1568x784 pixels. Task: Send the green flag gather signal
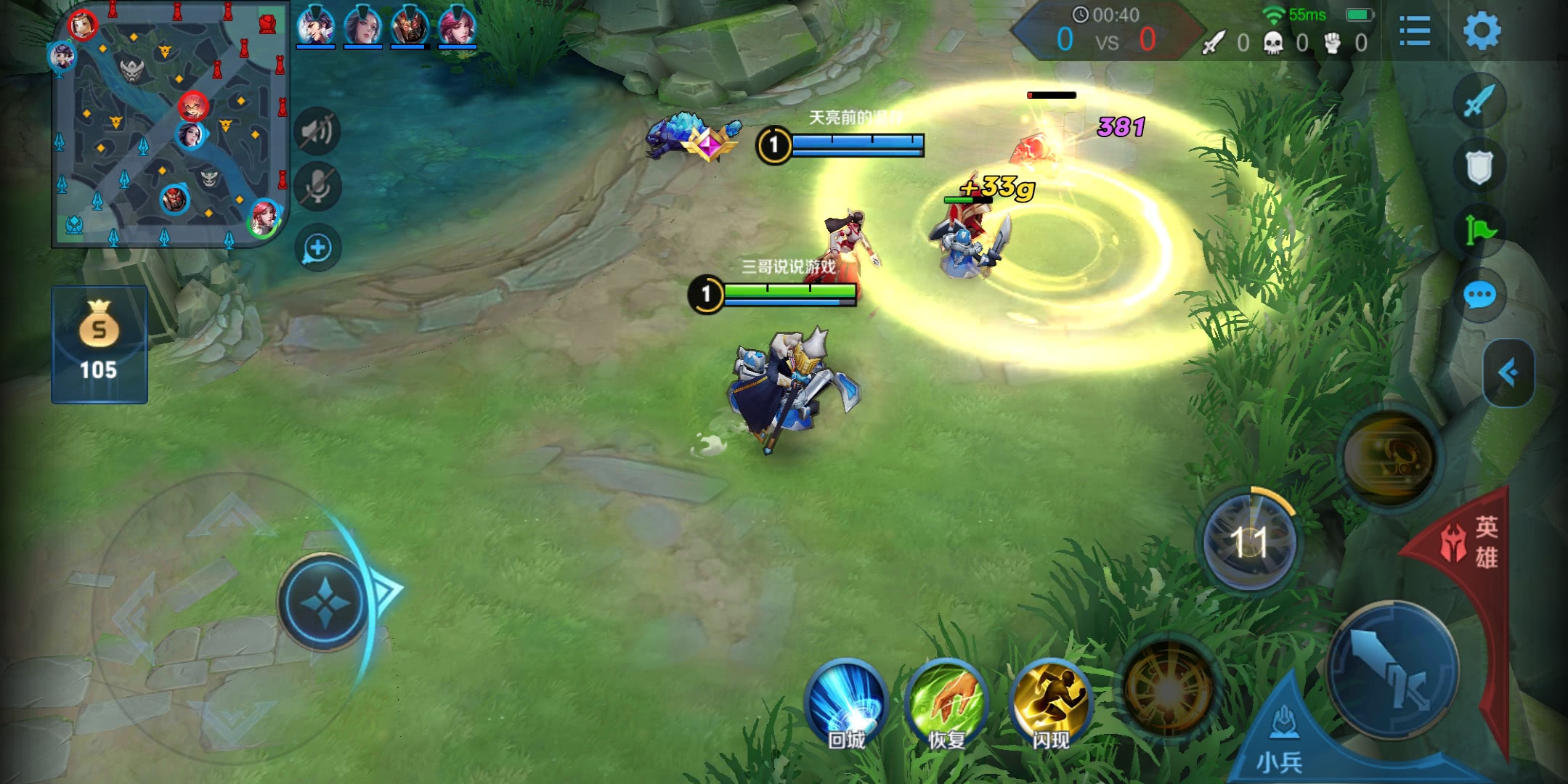(x=1479, y=231)
